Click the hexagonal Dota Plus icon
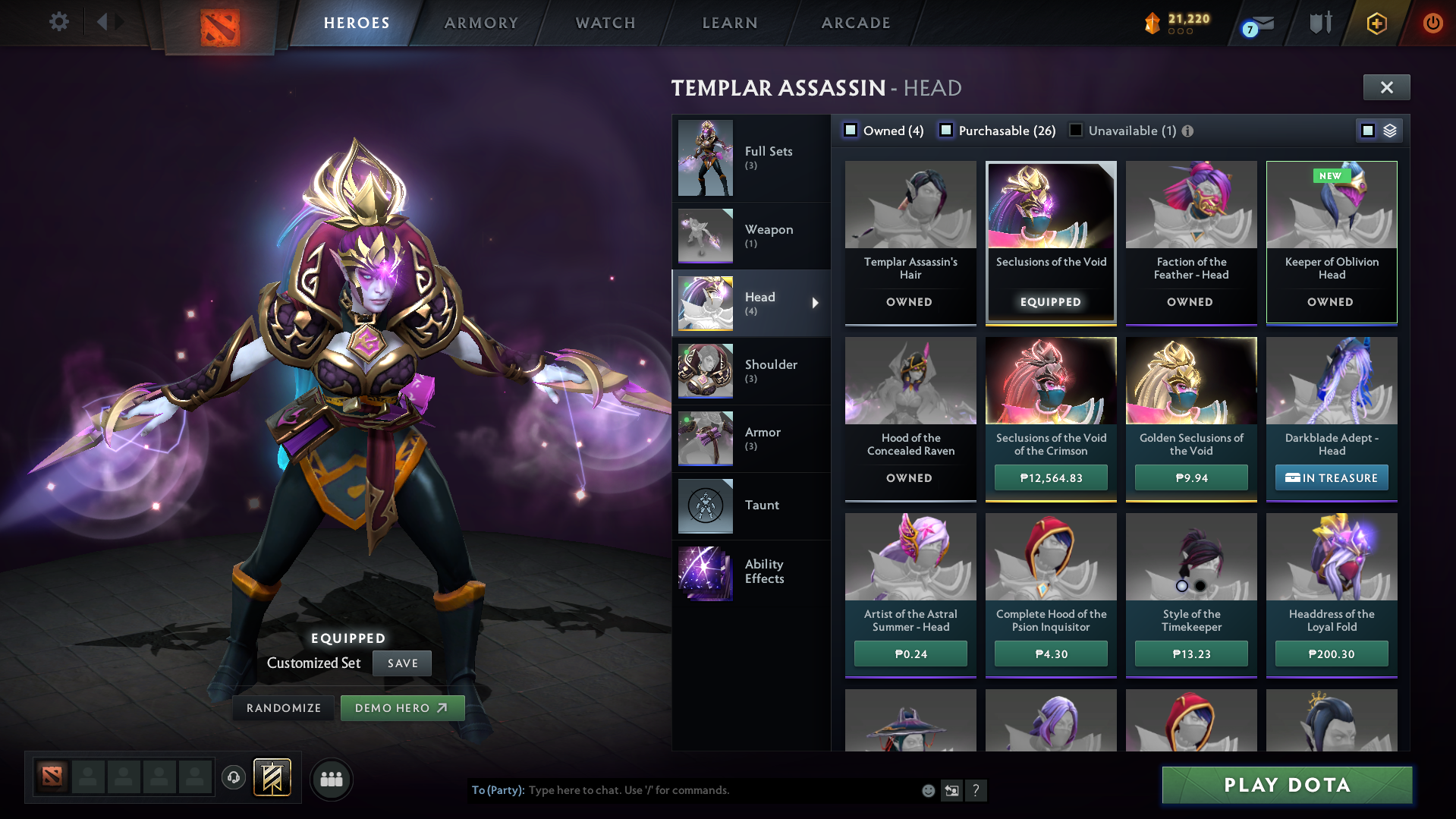The image size is (1456, 819). point(1376,23)
